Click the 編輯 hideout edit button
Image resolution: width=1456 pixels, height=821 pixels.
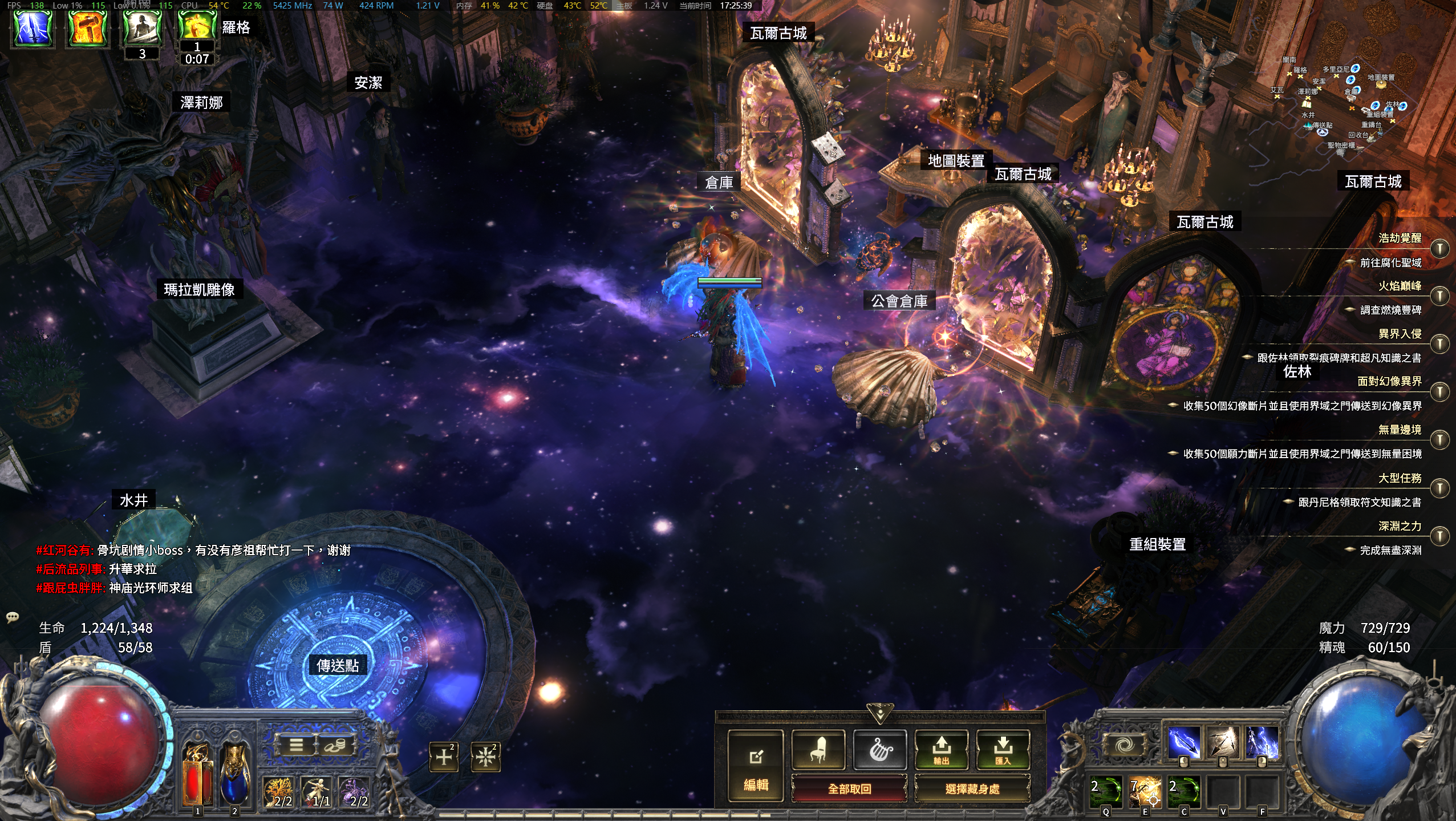tap(756, 767)
